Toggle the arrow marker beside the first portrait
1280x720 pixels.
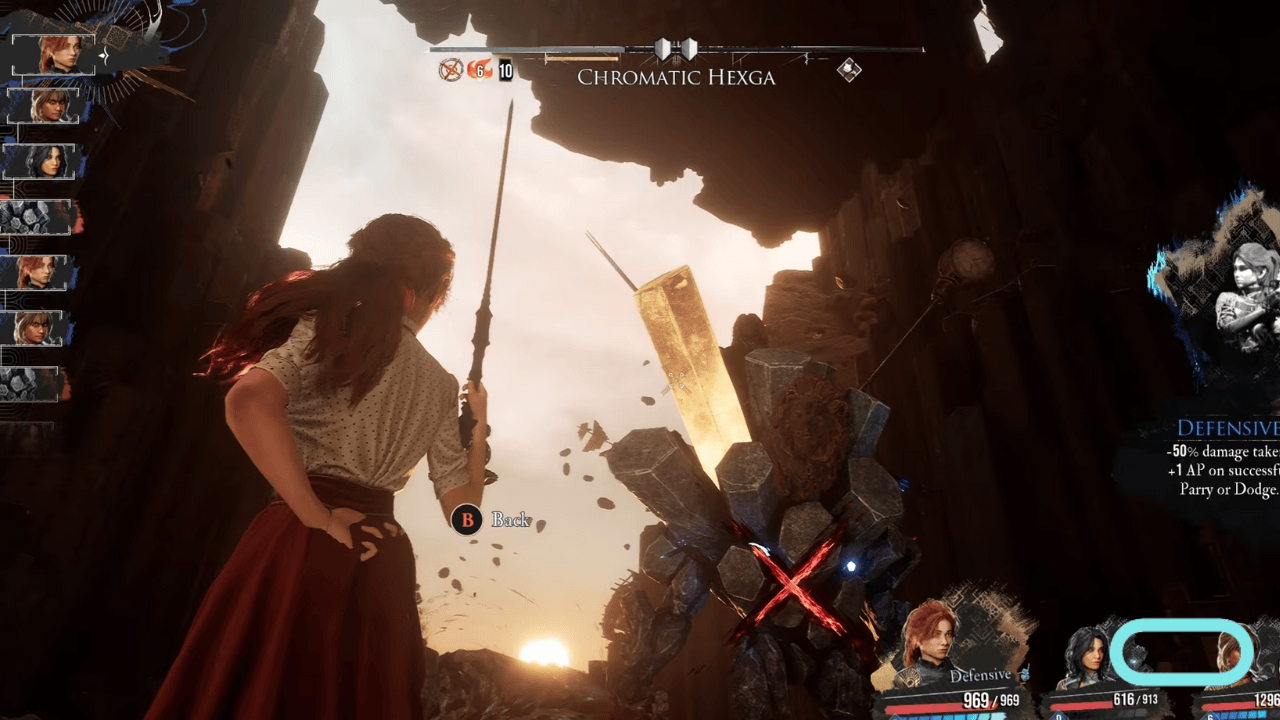tap(104, 56)
